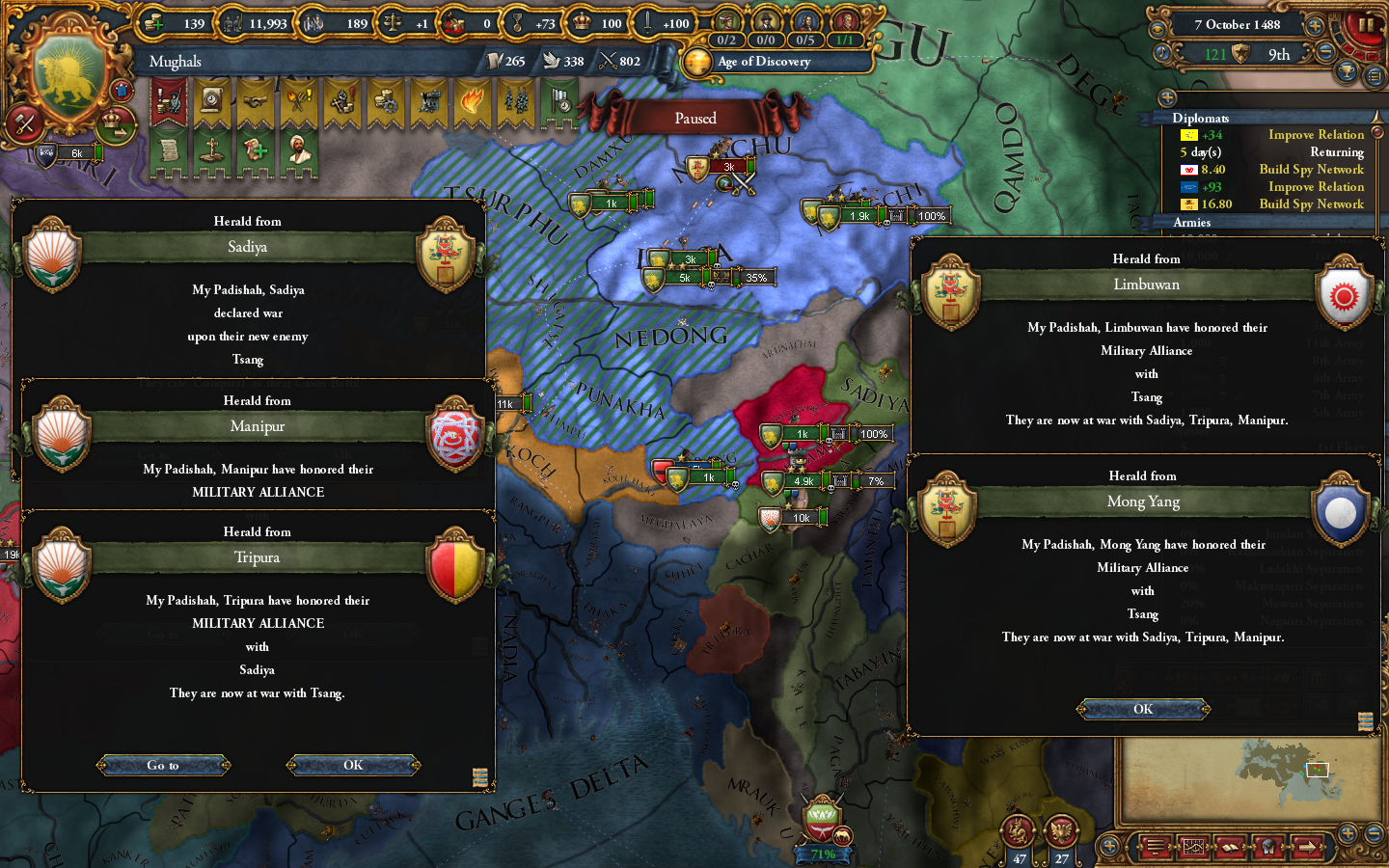1389x868 pixels.
Task: Open country view via the Mughals name bar
Action: click(175, 62)
